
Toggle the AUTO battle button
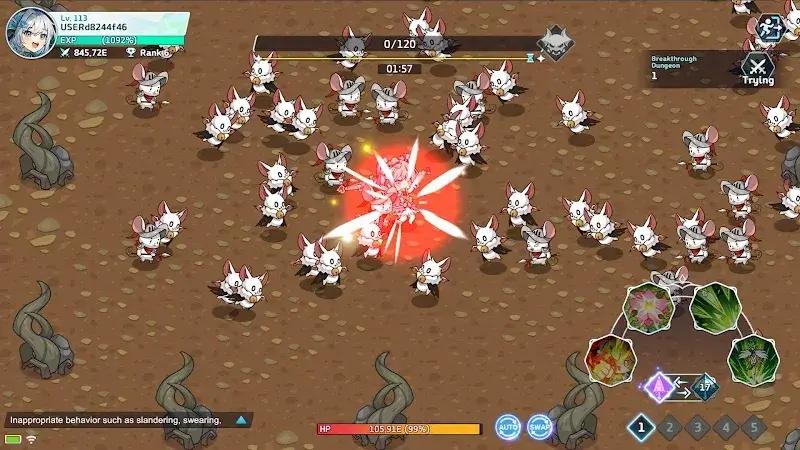[x=509, y=427]
